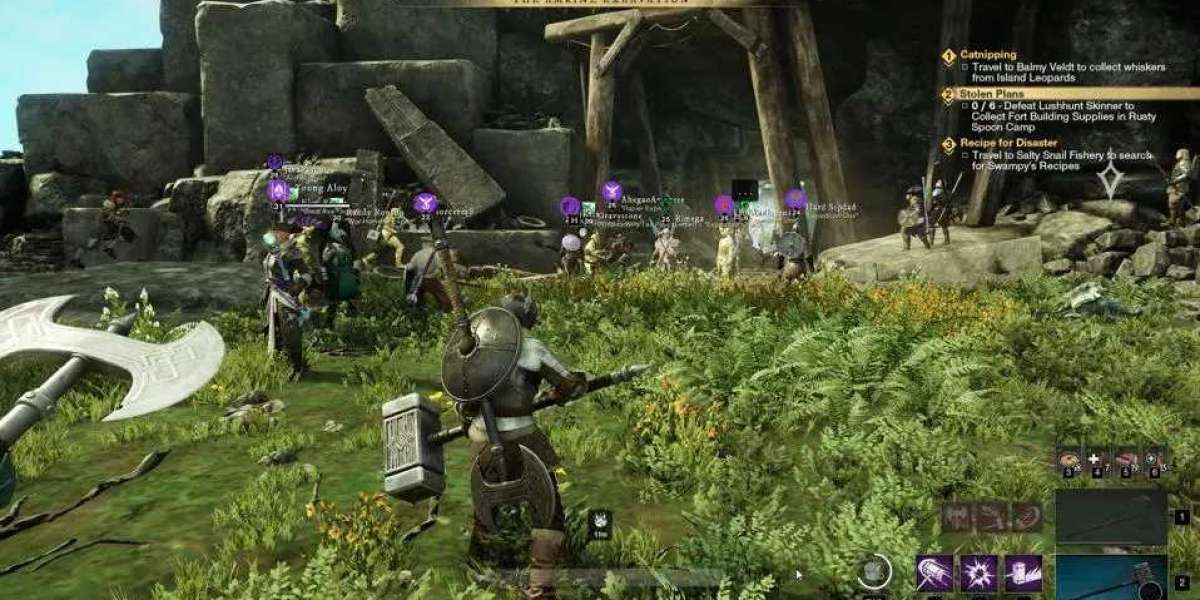
Task: Select the blue war hammer weapon slot 2
Action: [1111, 578]
